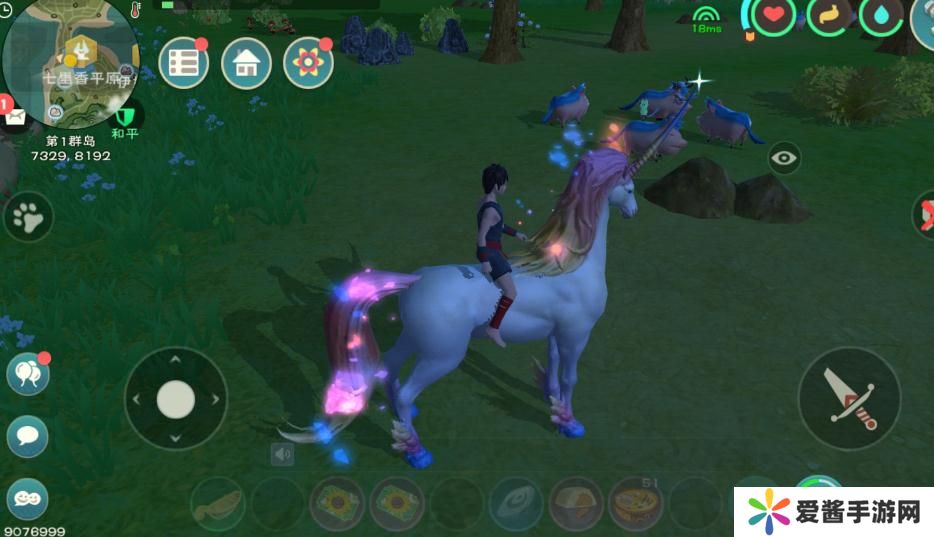Image resolution: width=934 pixels, height=537 pixels.
Task: Toggle the green 和平 peace mode shield
Action: coord(124,116)
